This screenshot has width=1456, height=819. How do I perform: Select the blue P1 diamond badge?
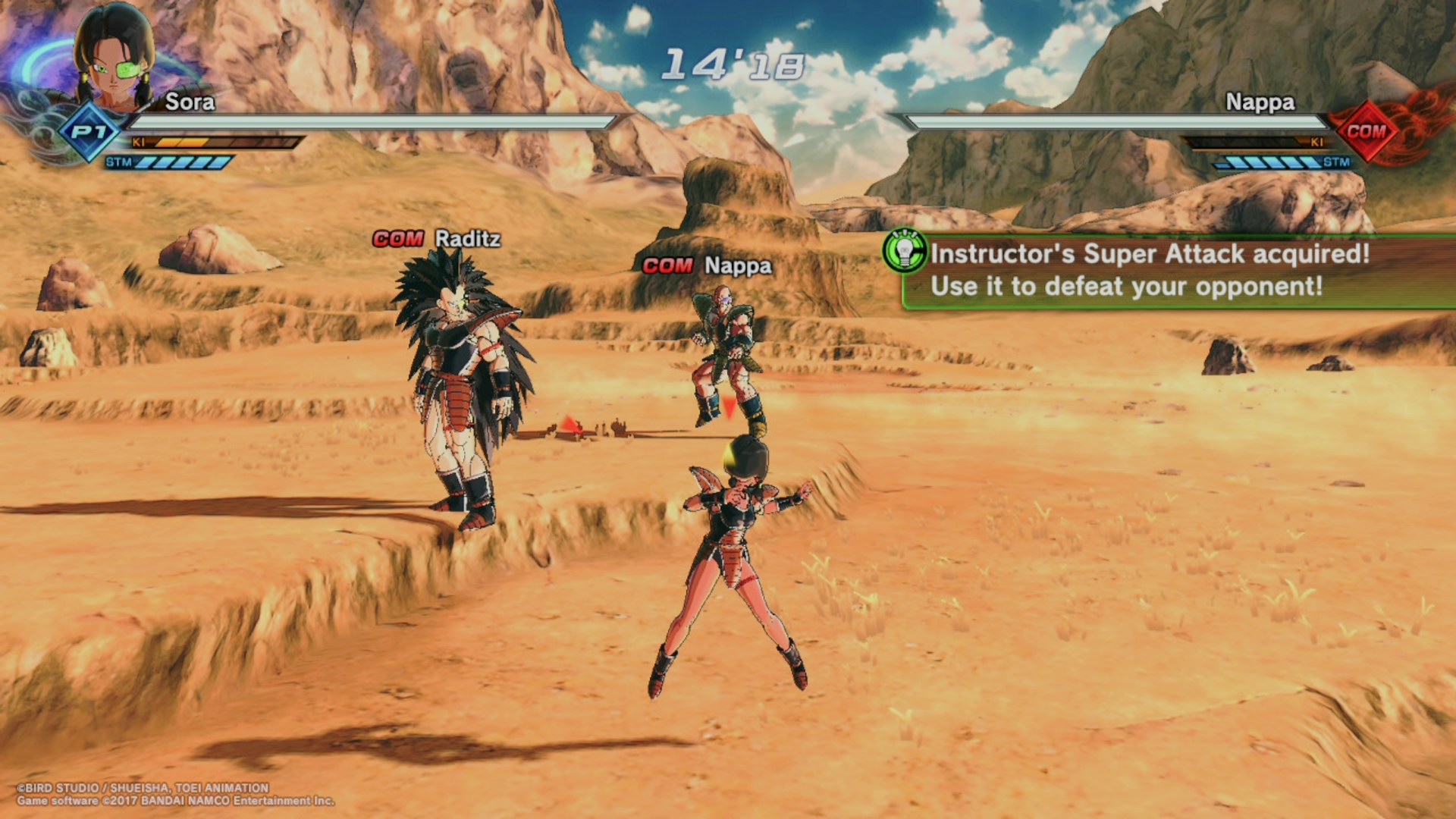[x=89, y=133]
